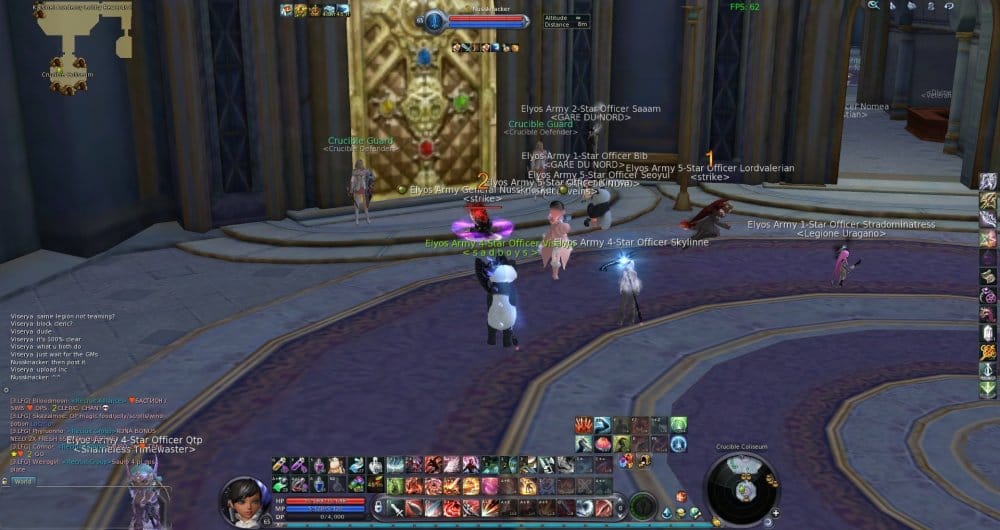The image size is (1000, 530).
Task: Open the circular Crucible Coliseum minimap
Action: click(741, 488)
